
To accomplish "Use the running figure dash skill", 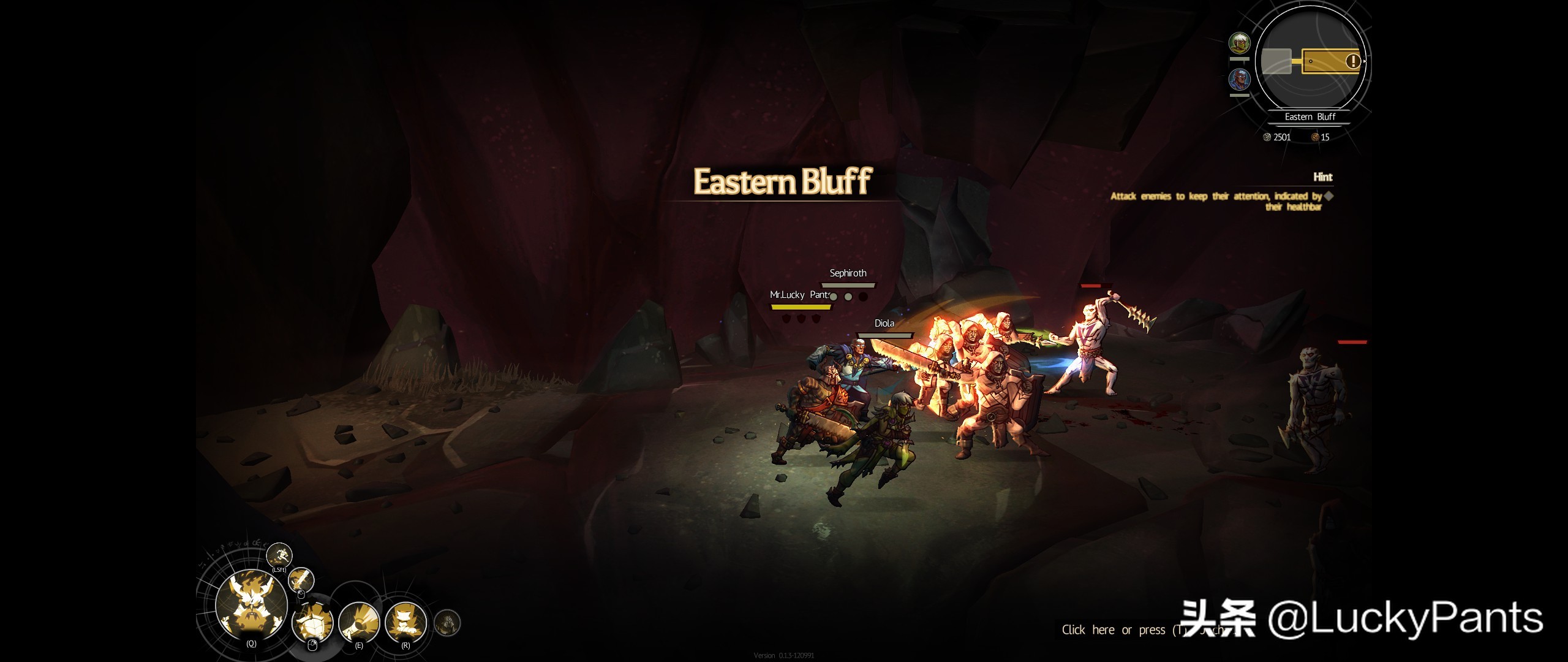I will click(x=279, y=555).
